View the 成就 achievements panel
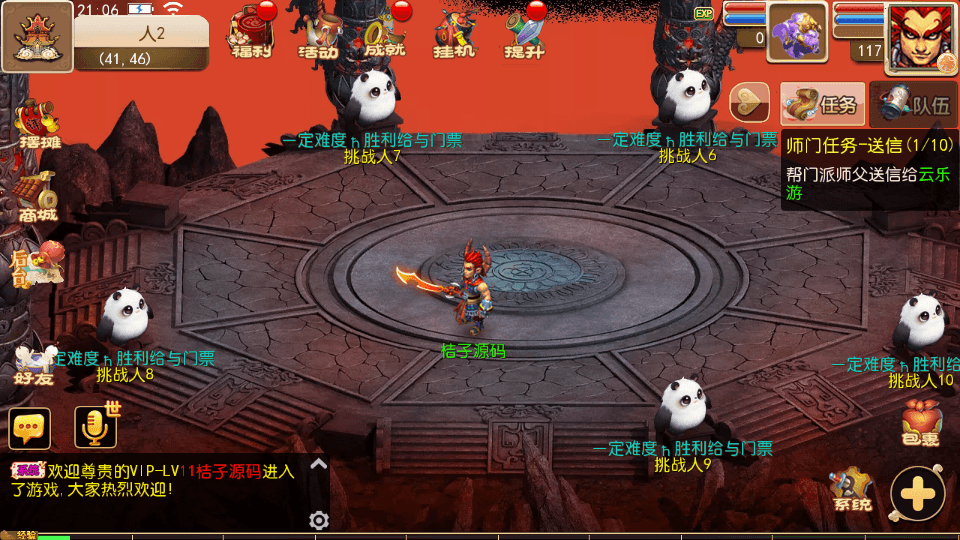960x540 pixels. coord(385,32)
